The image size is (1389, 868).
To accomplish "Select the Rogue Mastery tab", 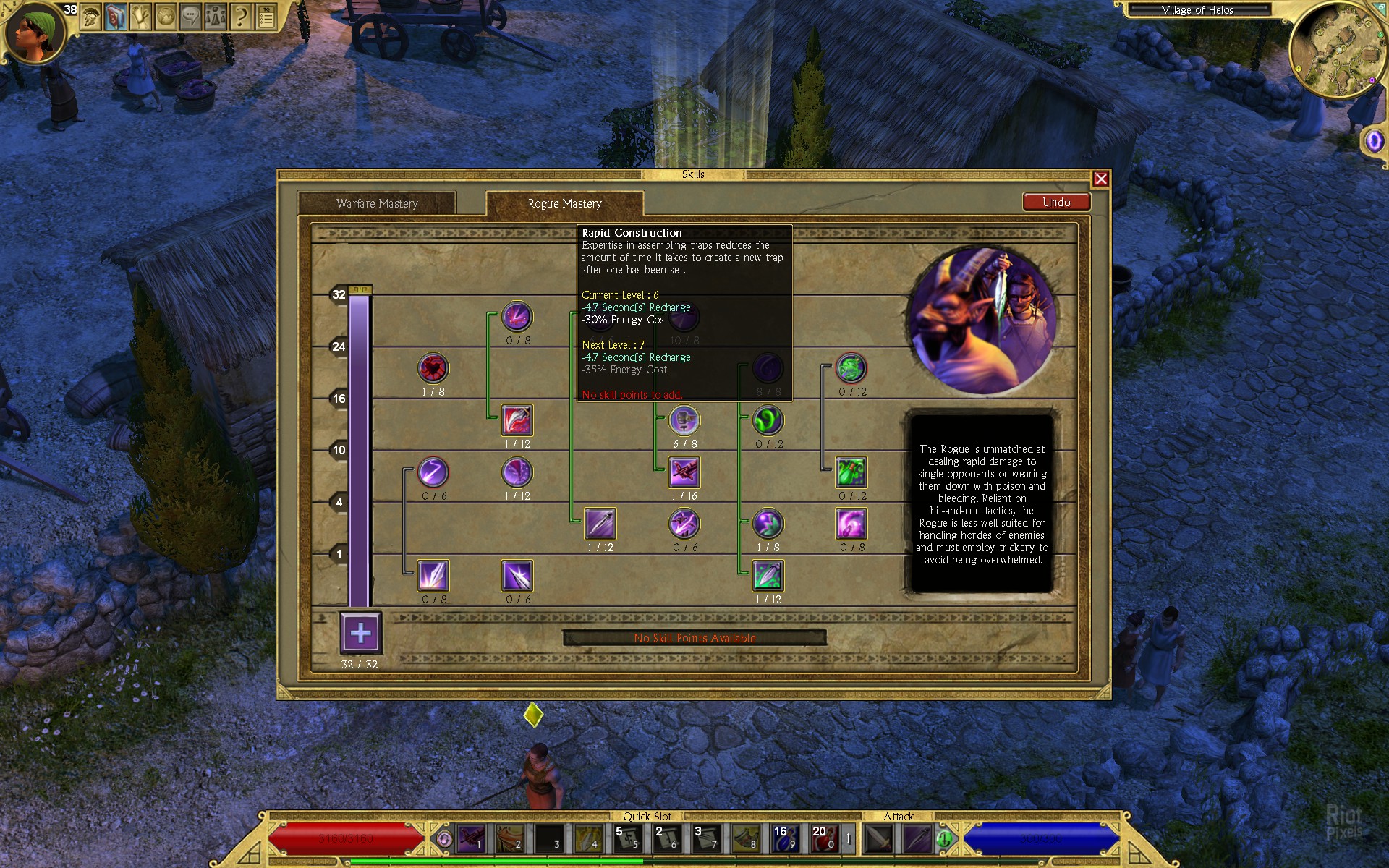I will click(564, 203).
